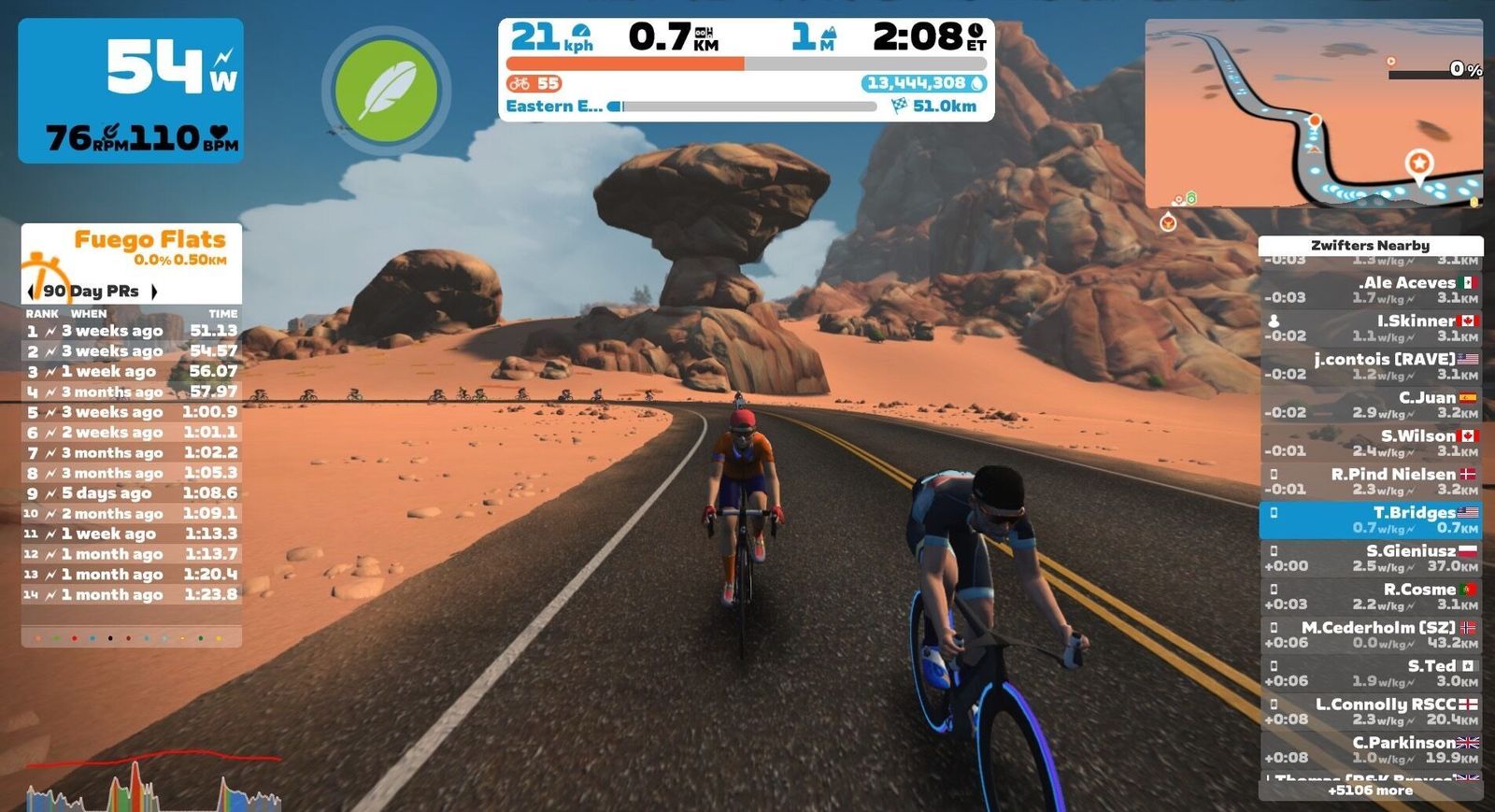Activate the feather lightweight power-up

coord(387,92)
